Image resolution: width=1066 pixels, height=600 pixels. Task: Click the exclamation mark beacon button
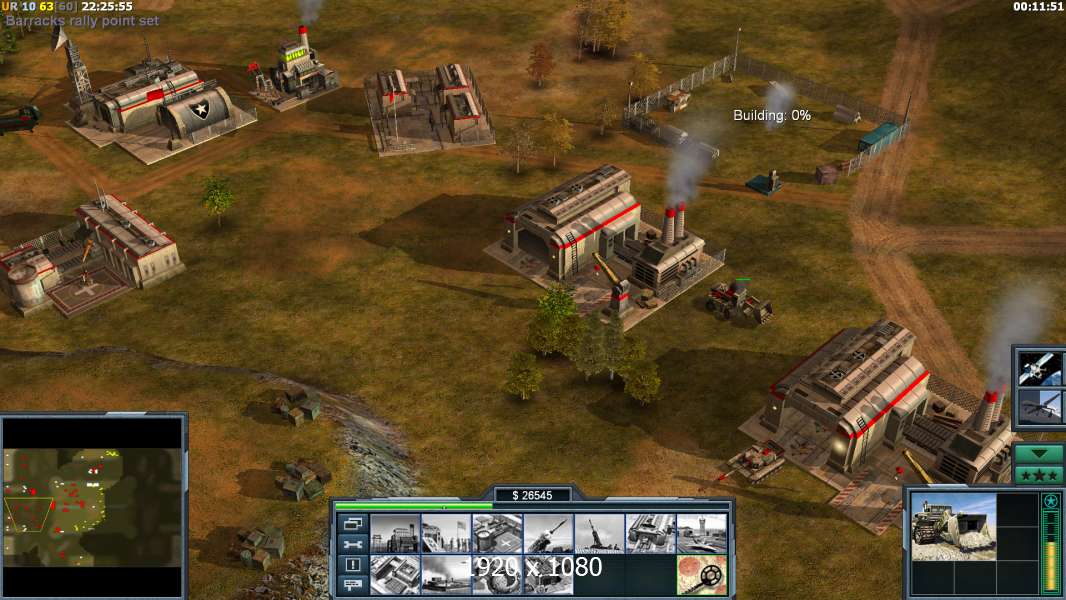click(352, 565)
